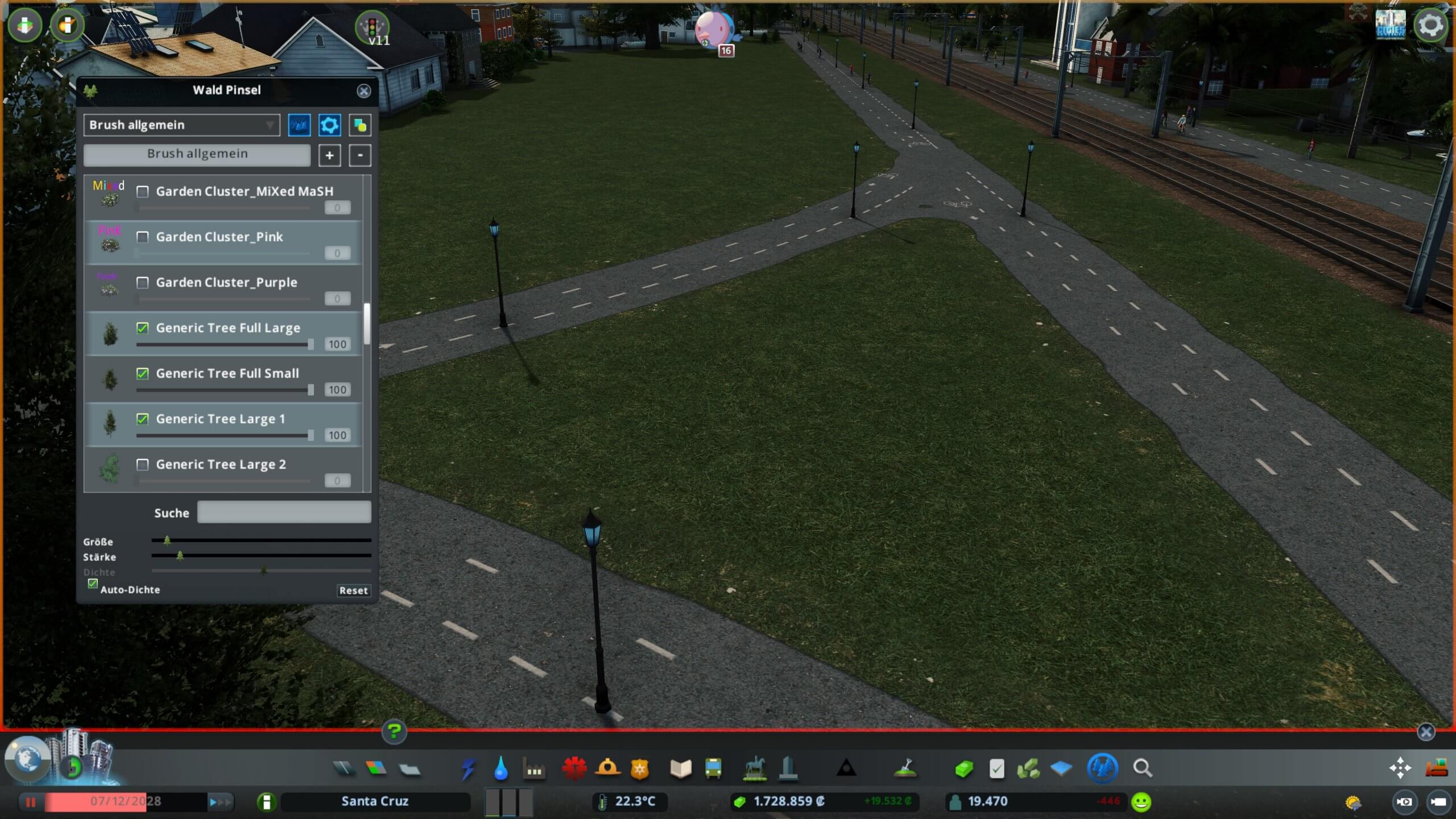Reset the brush settings
1456x819 pixels.
353,590
